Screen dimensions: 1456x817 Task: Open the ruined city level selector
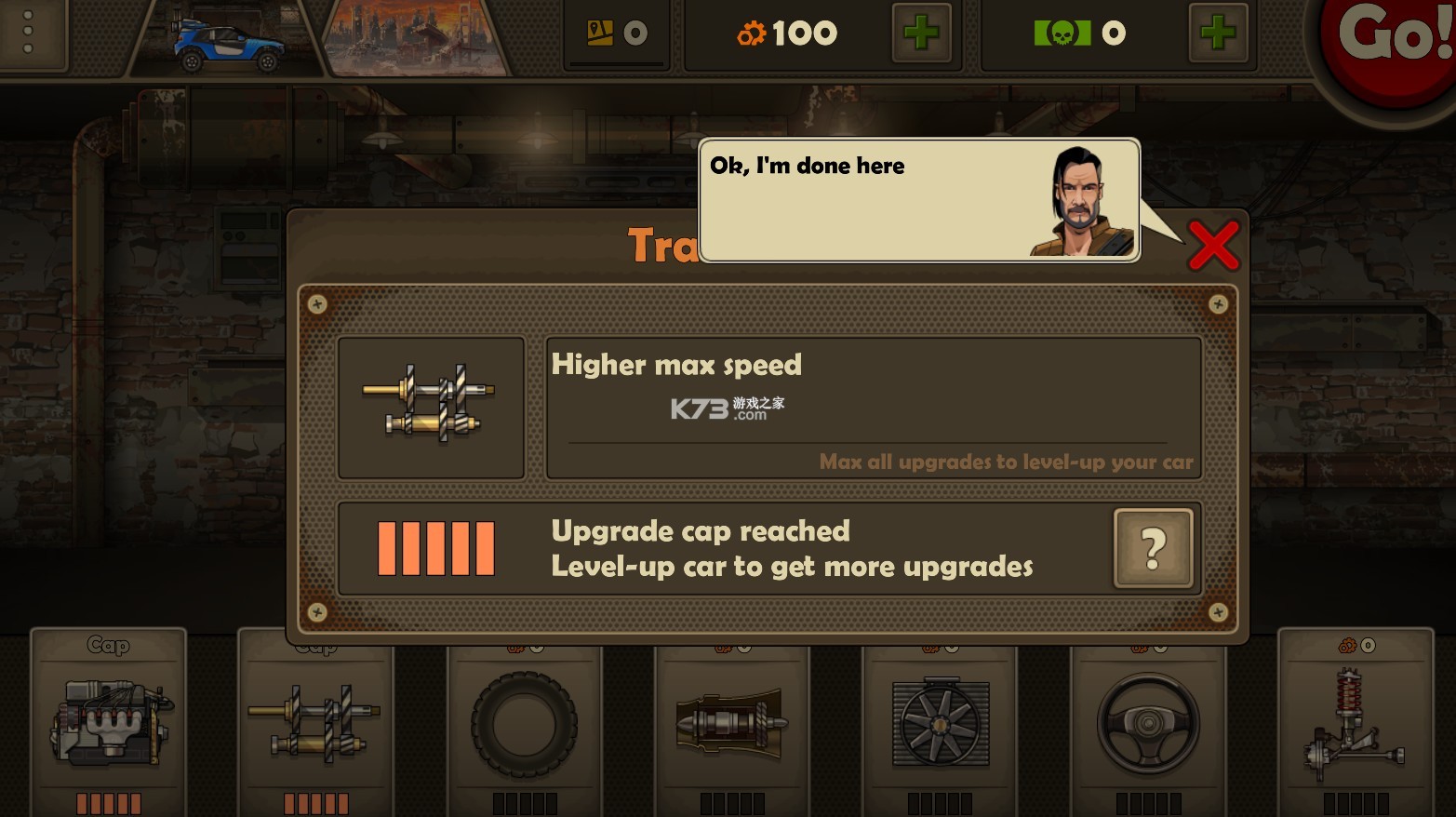click(416, 39)
